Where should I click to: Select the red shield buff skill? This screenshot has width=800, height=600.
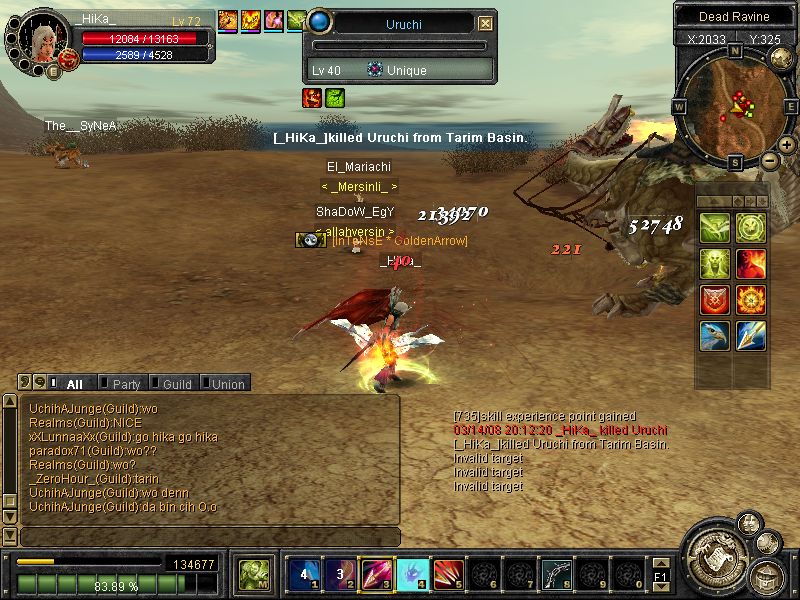pyautogui.click(x=714, y=300)
